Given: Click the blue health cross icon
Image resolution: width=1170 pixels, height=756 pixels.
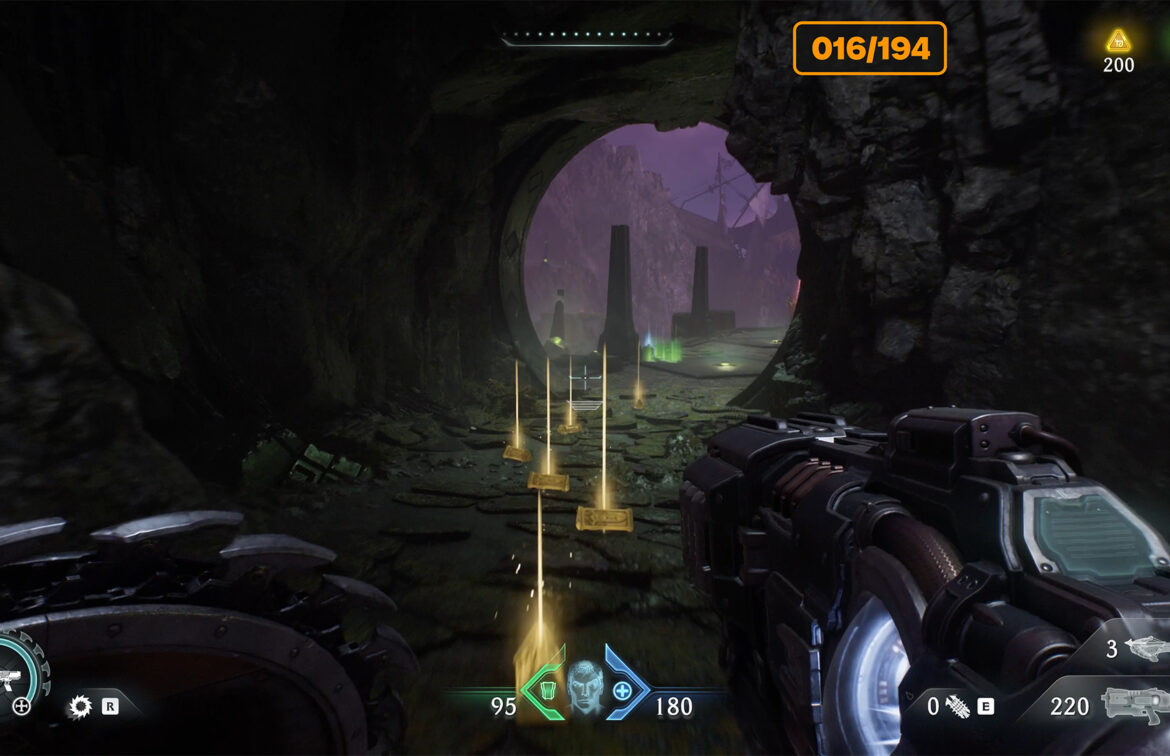Looking at the screenshot, I should coord(623,689).
